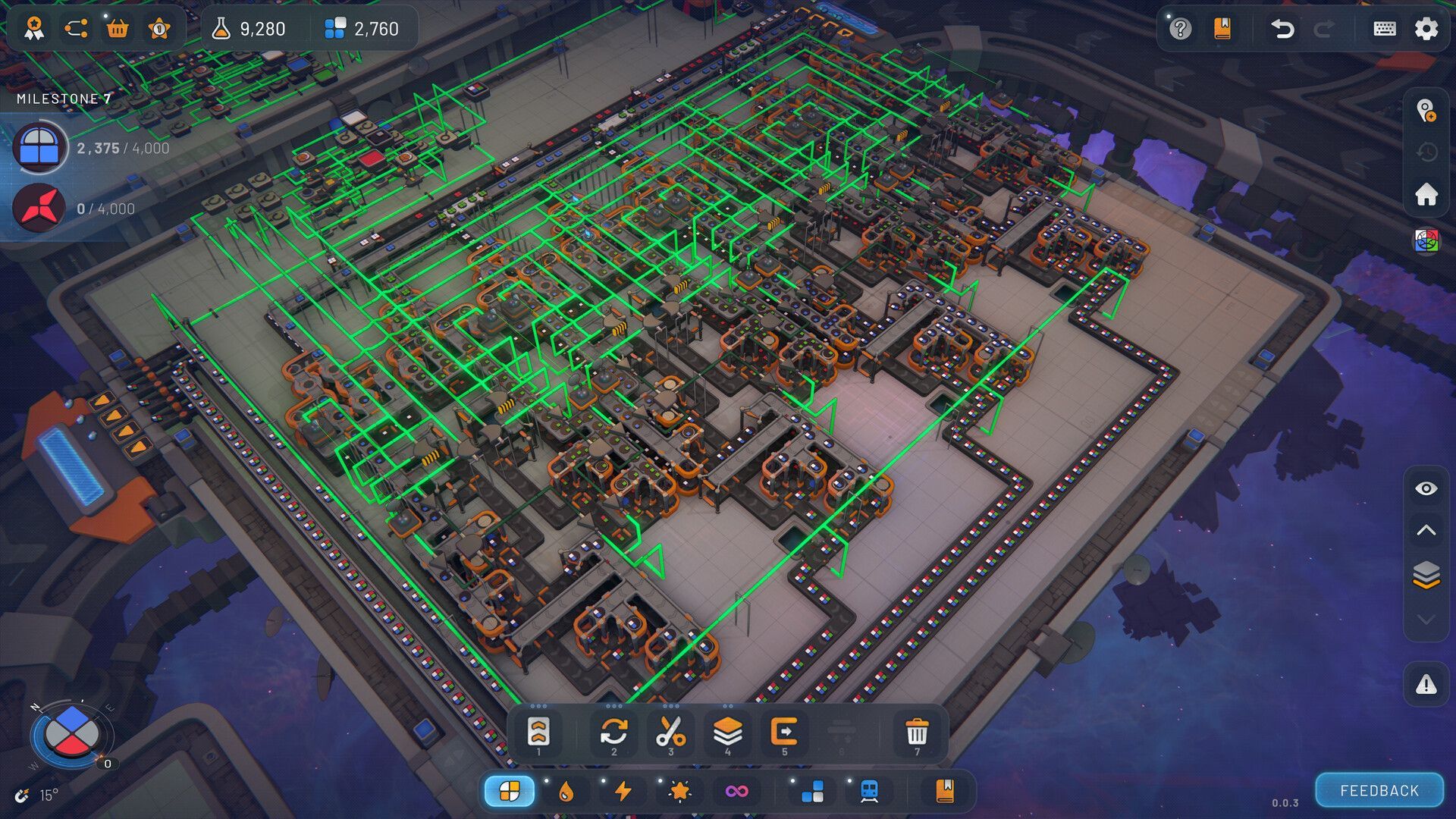Send feedback with the FEEDBACK button
Image resolution: width=1456 pixels, height=819 pixels.
point(1379,790)
